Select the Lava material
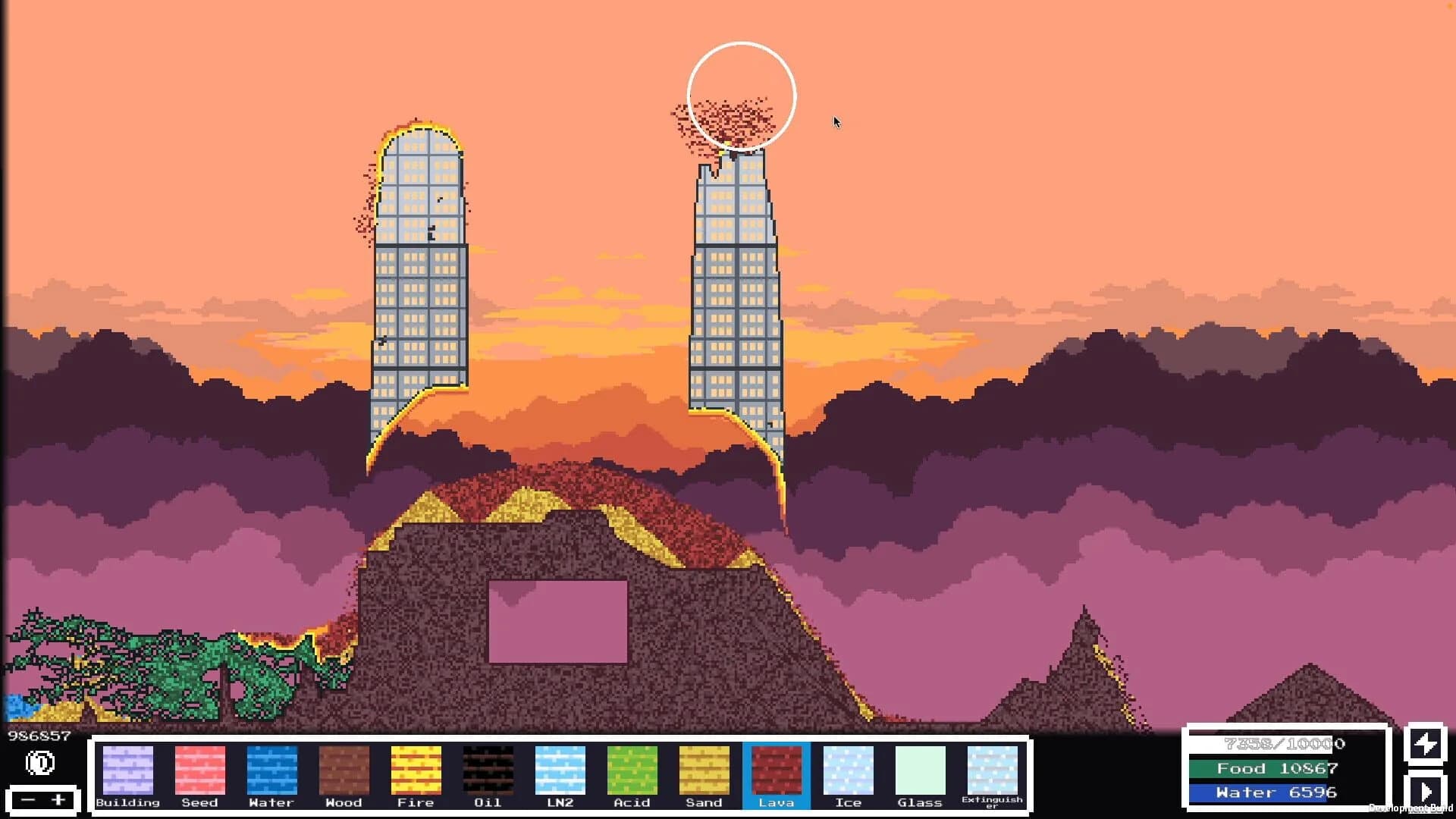The width and height of the screenshot is (1456, 819). click(x=775, y=770)
